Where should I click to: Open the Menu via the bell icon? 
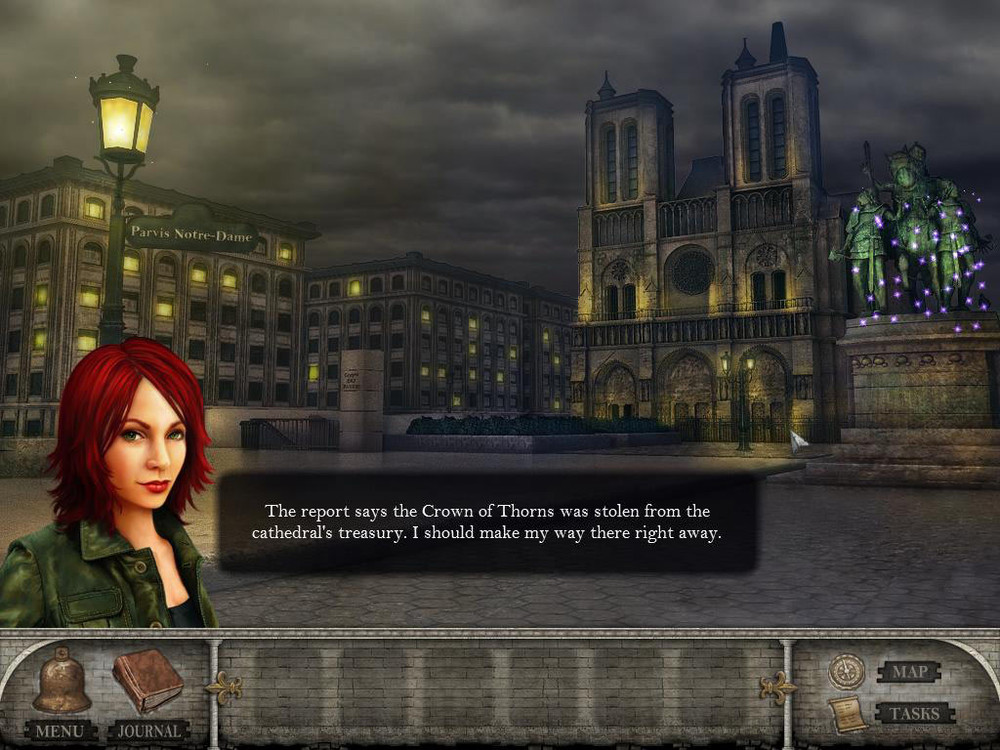click(62, 682)
